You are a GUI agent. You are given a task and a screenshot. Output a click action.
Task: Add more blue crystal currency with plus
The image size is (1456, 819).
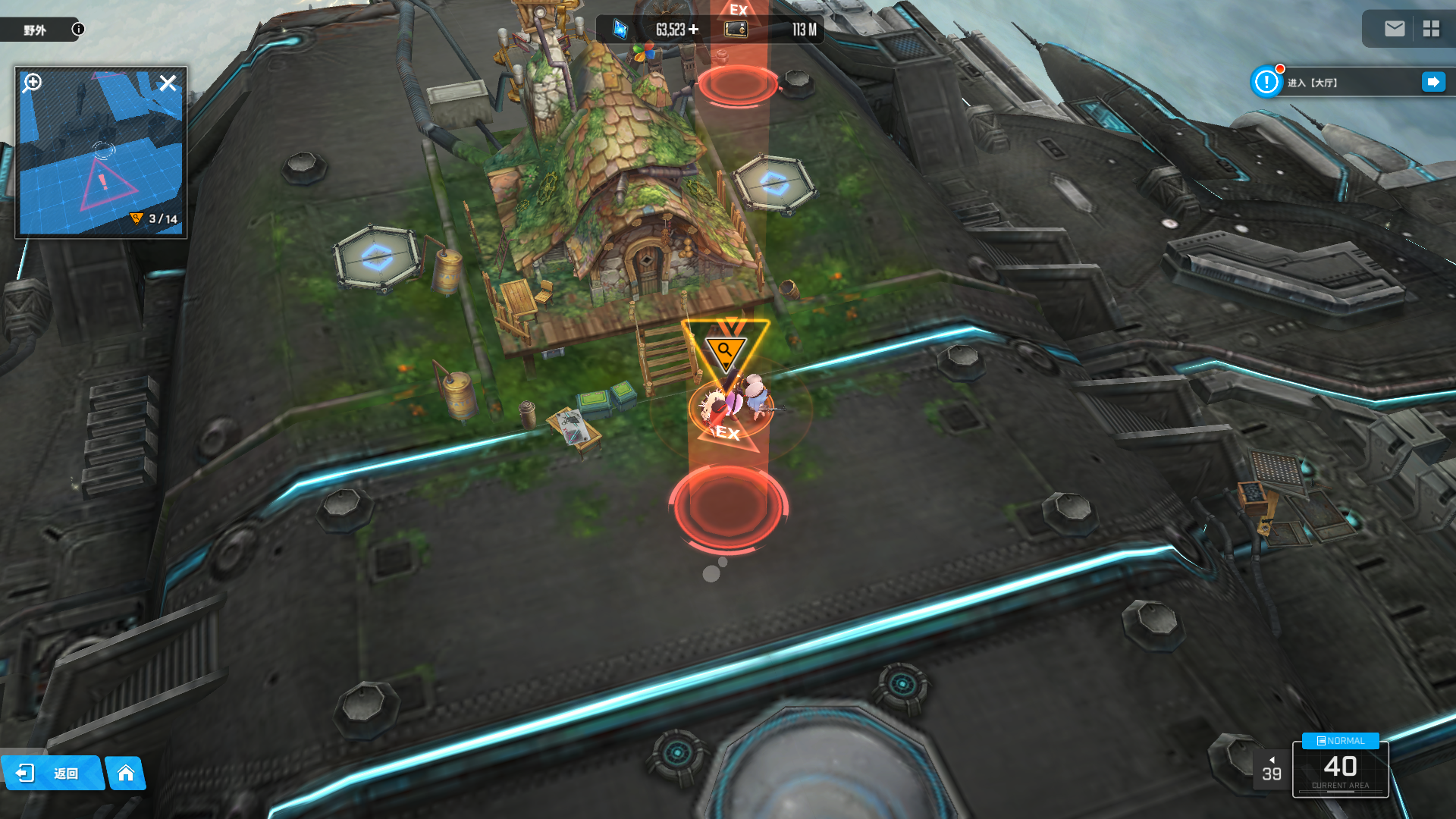click(693, 30)
